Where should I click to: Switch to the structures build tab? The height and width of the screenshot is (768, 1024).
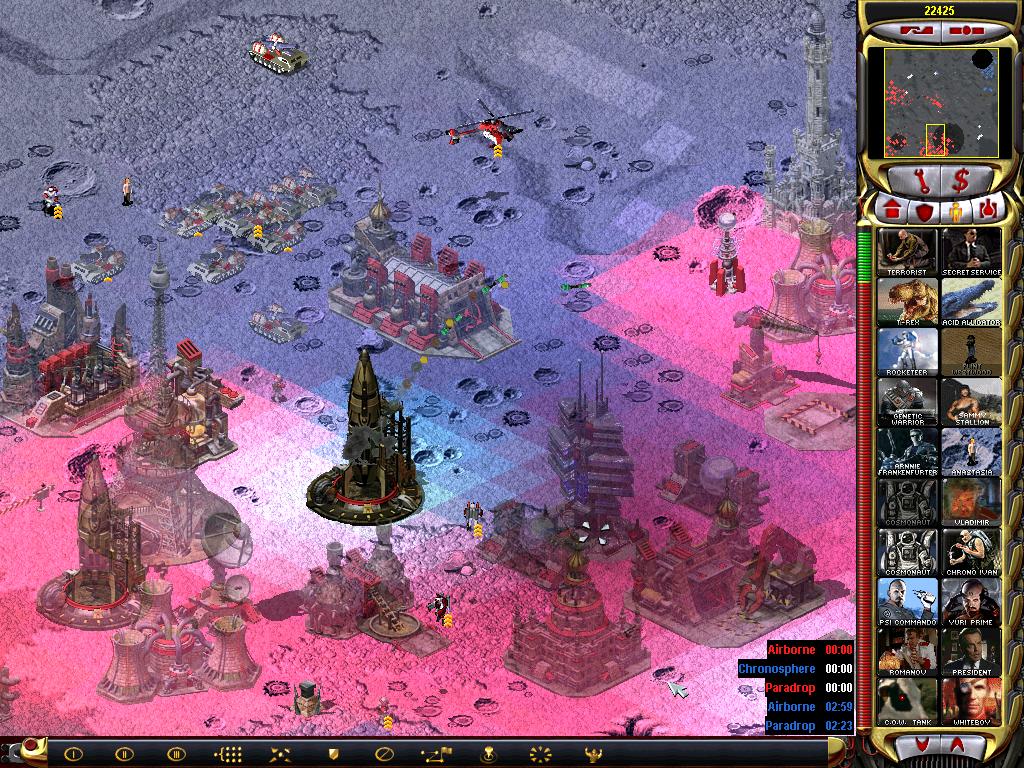click(890, 211)
